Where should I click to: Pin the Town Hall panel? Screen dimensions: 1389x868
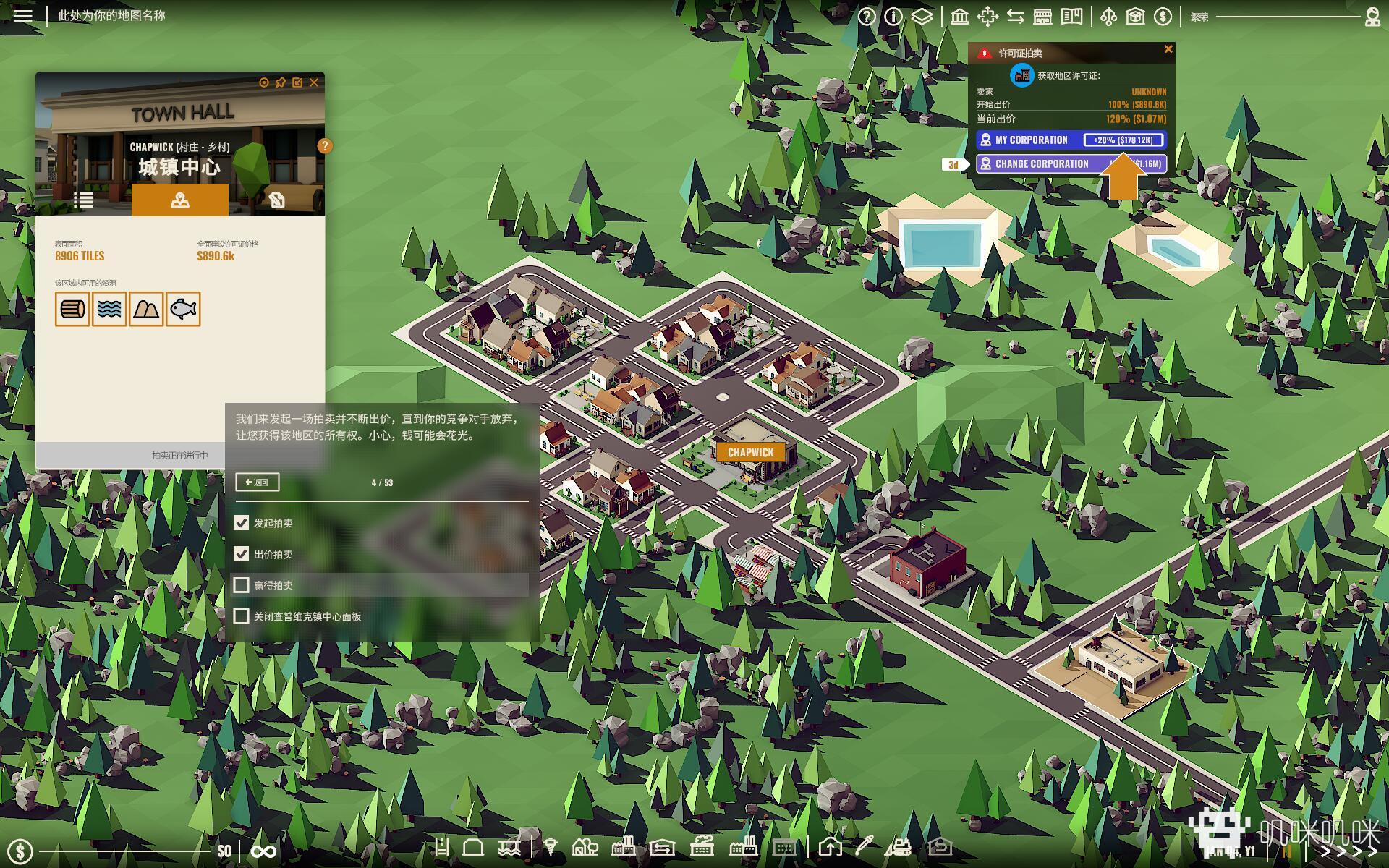(281, 82)
